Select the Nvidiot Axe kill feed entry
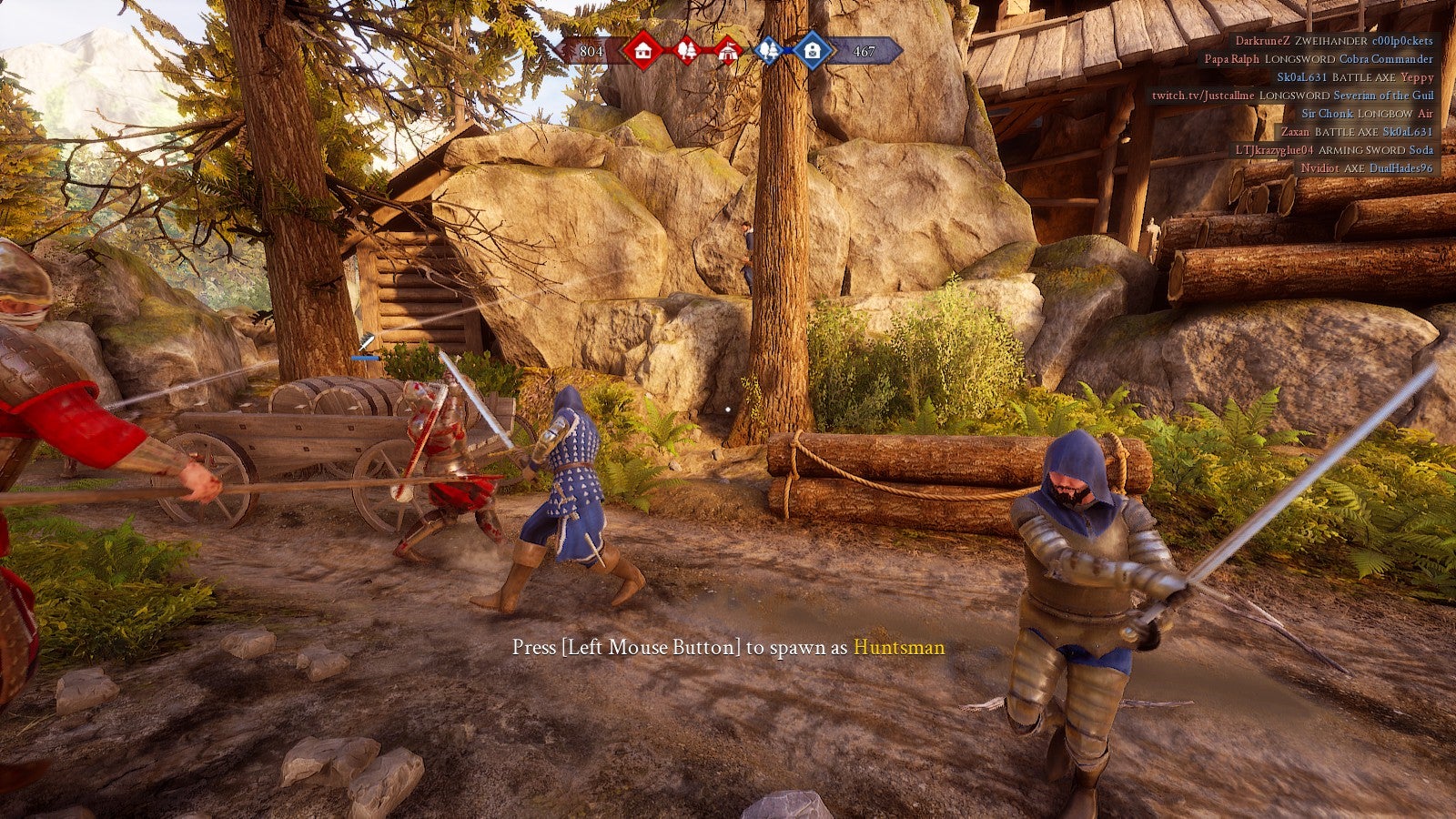The width and height of the screenshot is (1456, 819). click(1366, 168)
